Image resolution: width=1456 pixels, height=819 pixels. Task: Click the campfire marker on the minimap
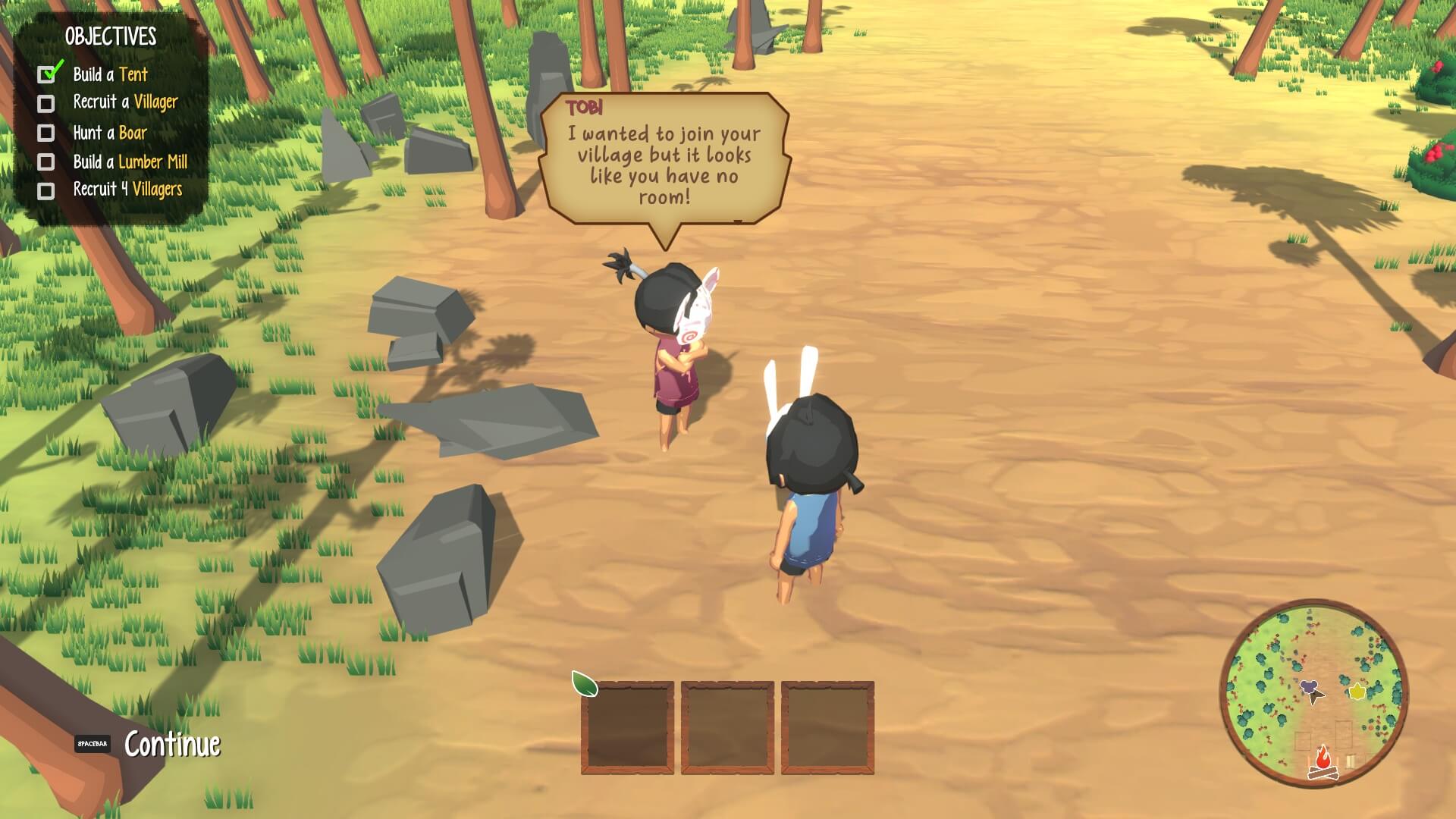coord(1323,761)
